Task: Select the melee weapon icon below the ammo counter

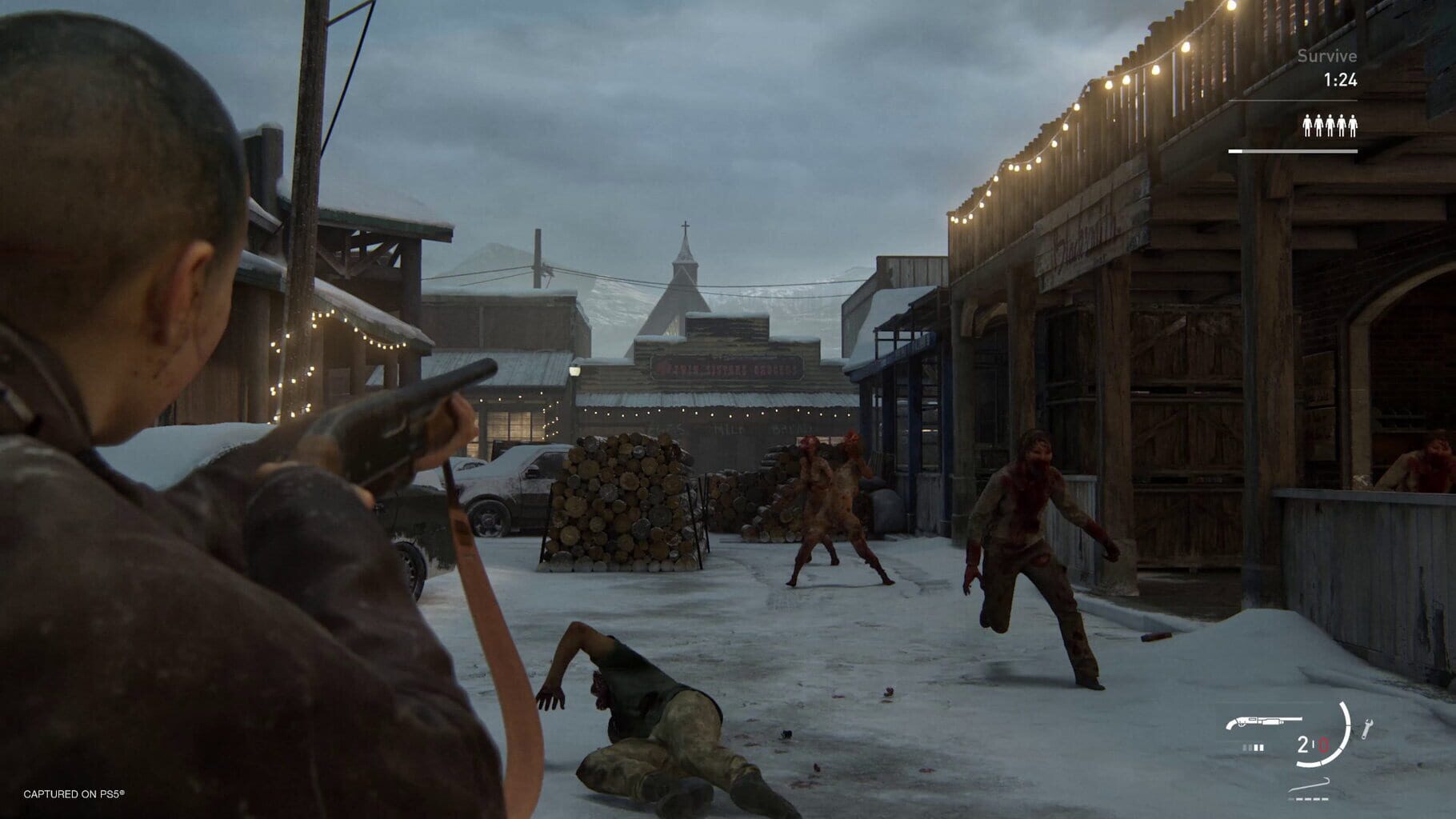Action: pyautogui.click(x=1310, y=785)
